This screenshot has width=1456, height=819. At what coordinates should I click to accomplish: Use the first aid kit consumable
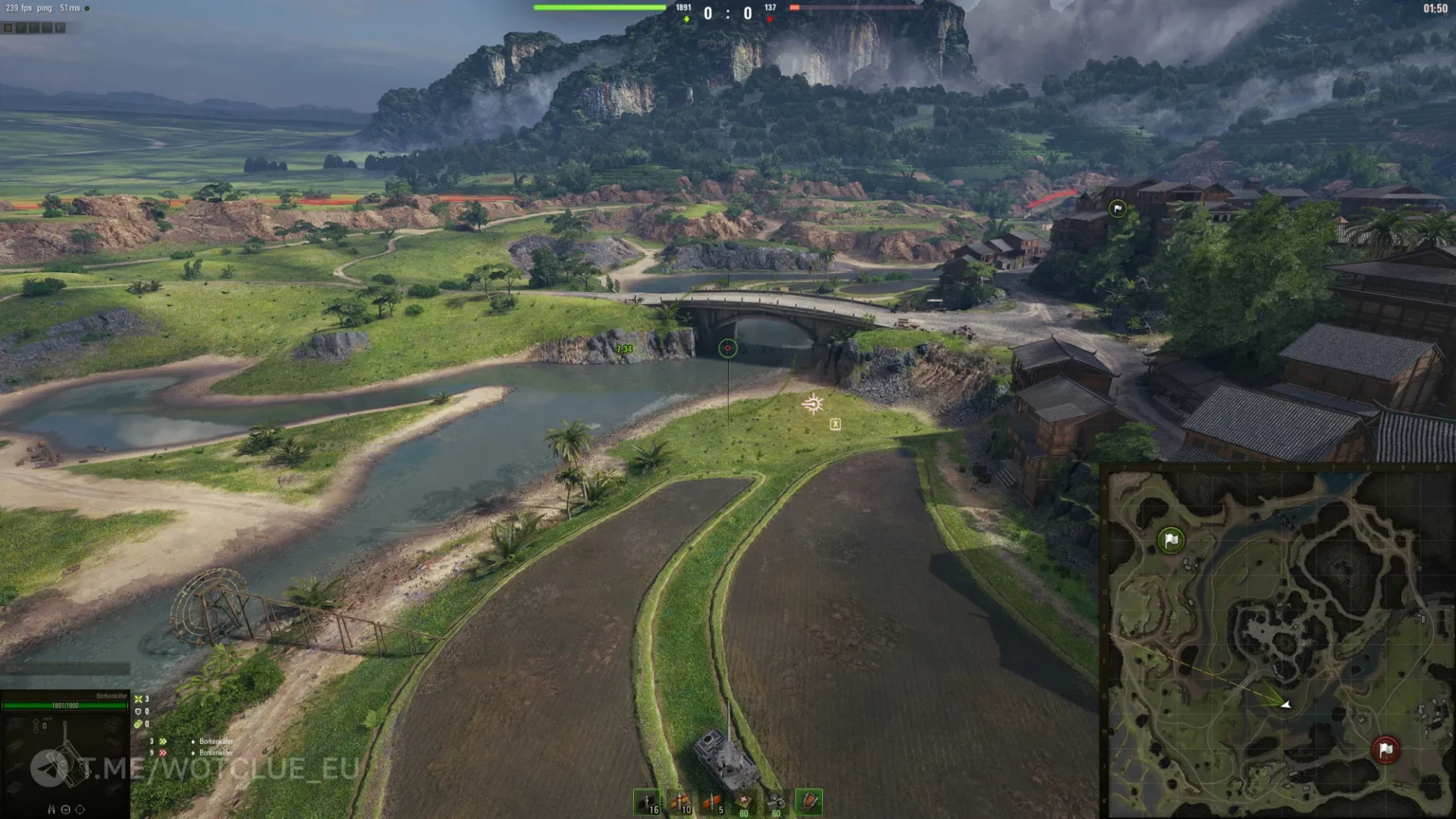[744, 802]
